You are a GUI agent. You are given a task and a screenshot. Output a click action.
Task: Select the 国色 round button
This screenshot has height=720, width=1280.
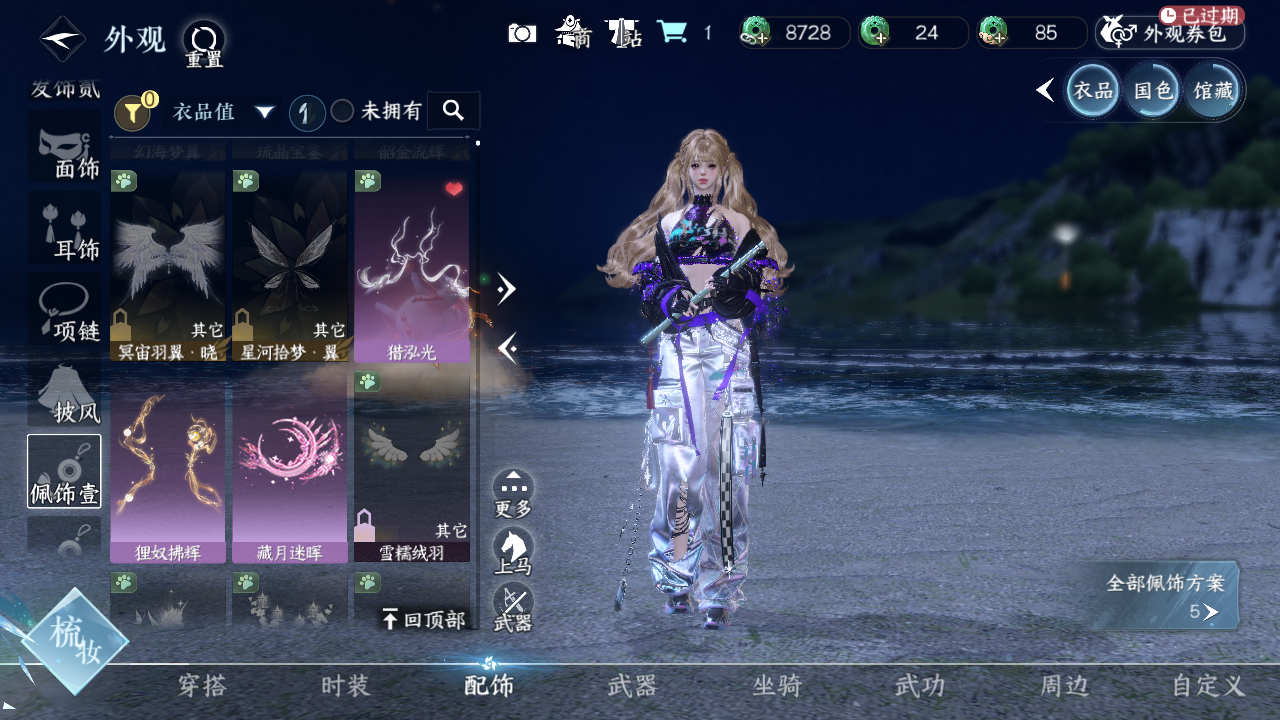[x=1152, y=90]
